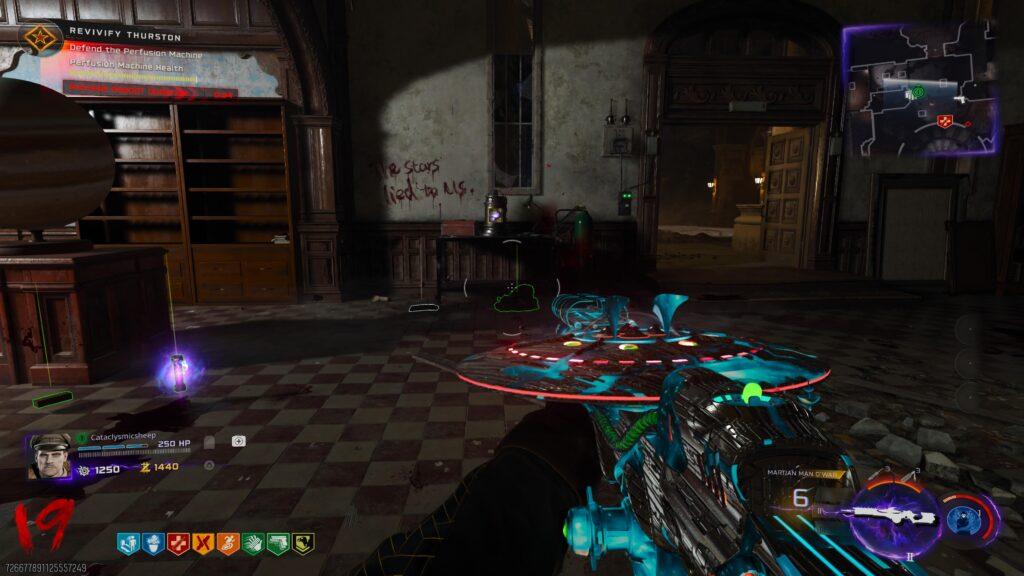Select the red objective marker on minimap
1024x576 pixels.
[945, 120]
